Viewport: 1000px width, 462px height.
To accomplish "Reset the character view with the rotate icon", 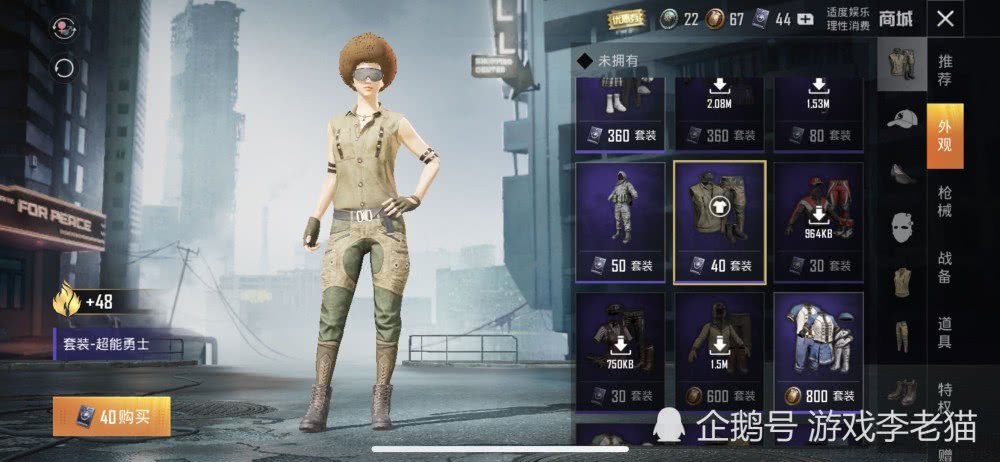I will click(x=65, y=67).
